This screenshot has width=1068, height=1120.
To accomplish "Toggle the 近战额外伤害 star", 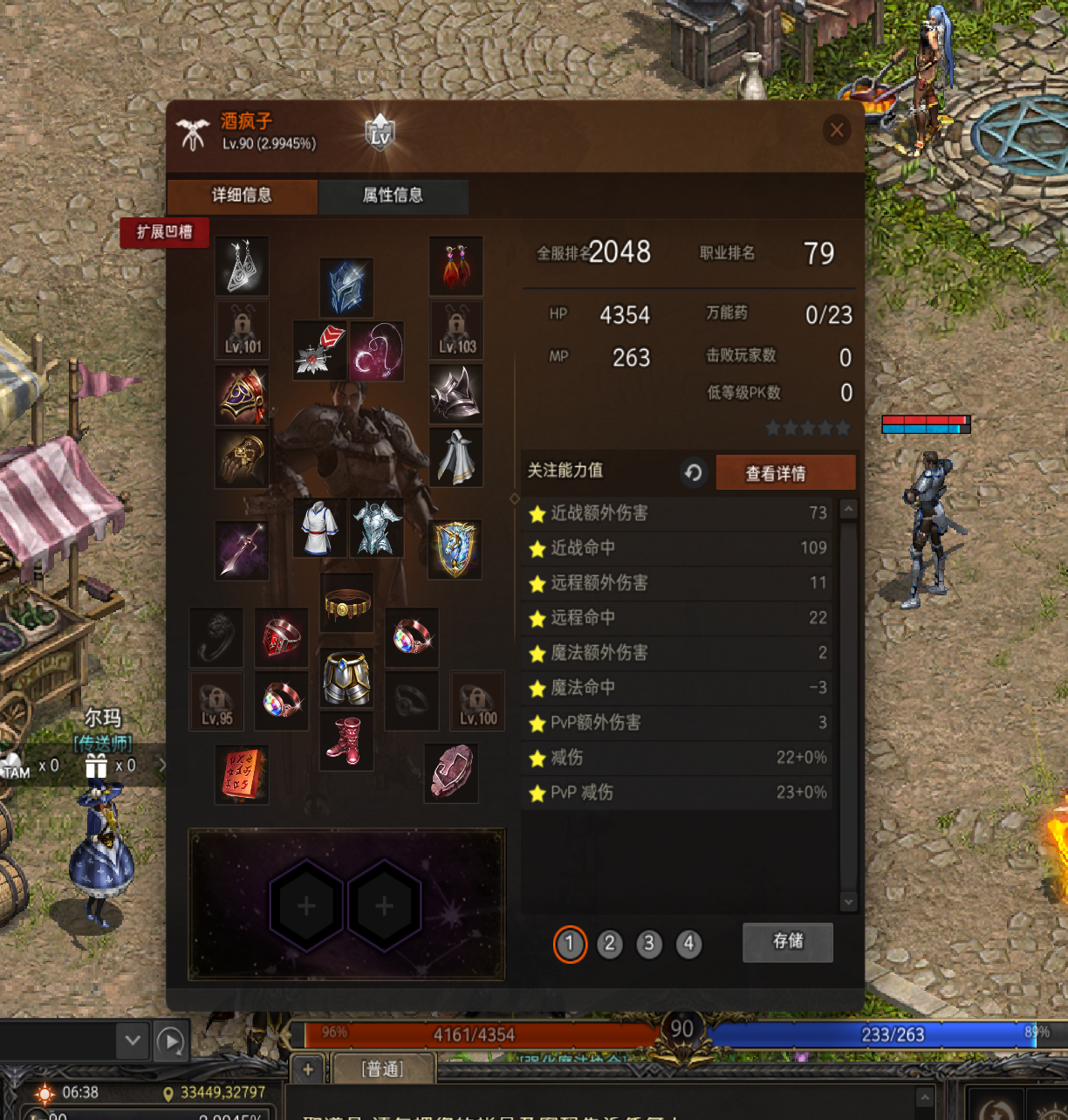I will click(537, 514).
